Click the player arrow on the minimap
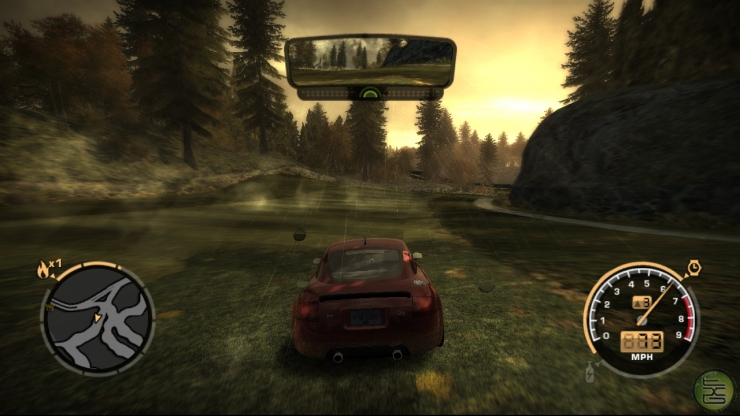 98,319
